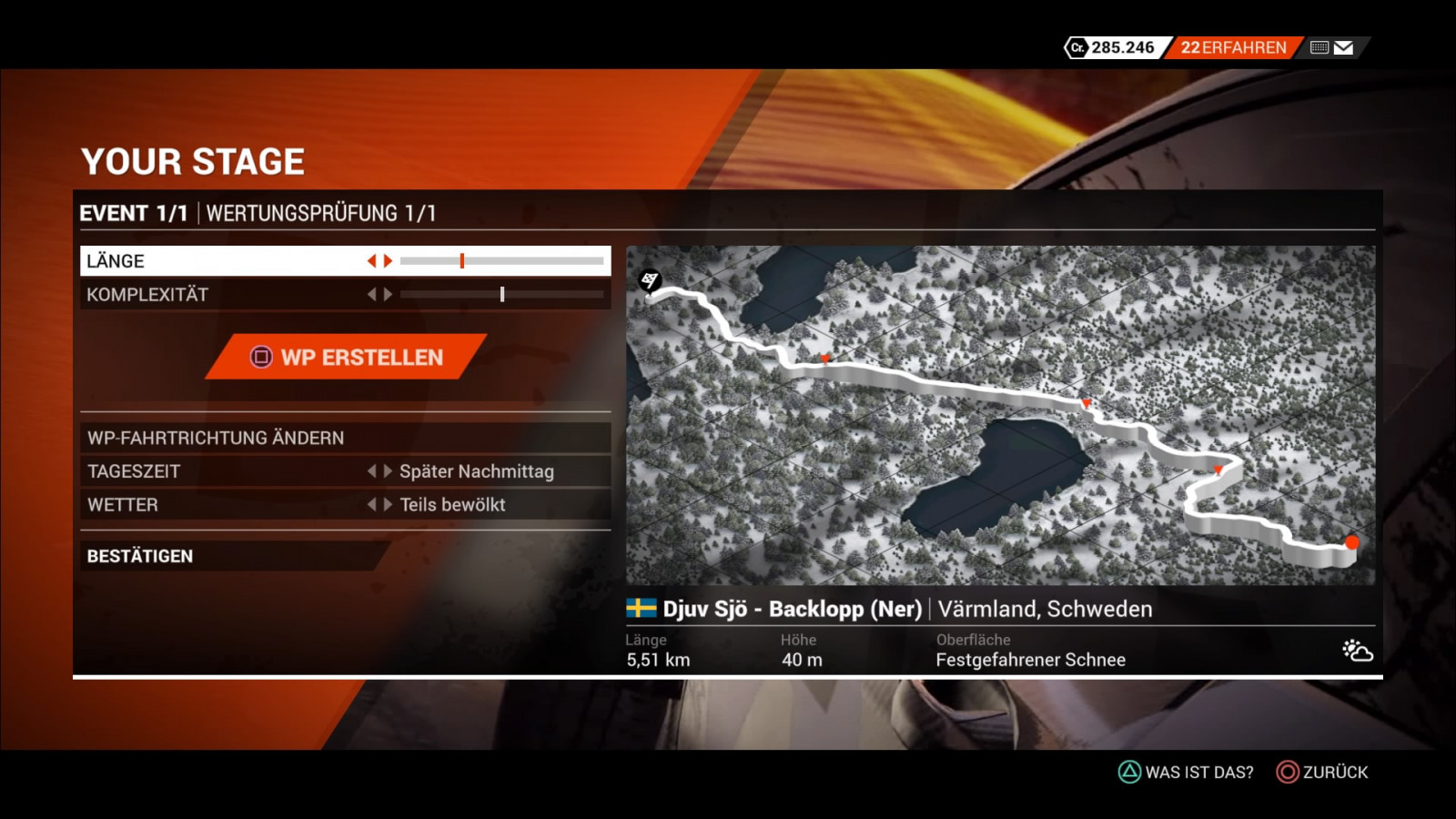Adjust the Komplexität slider track

(x=501, y=295)
